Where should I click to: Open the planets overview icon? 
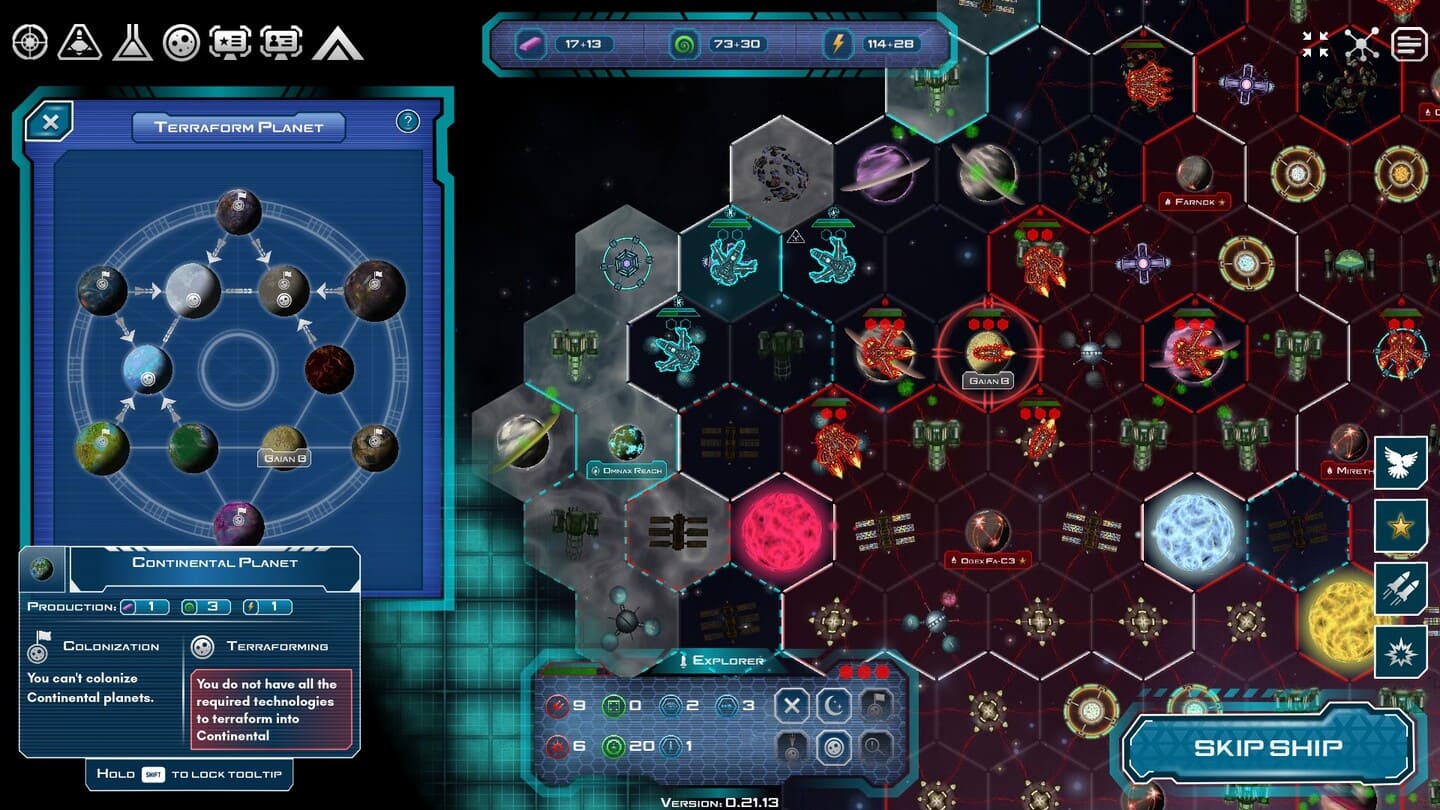point(182,42)
